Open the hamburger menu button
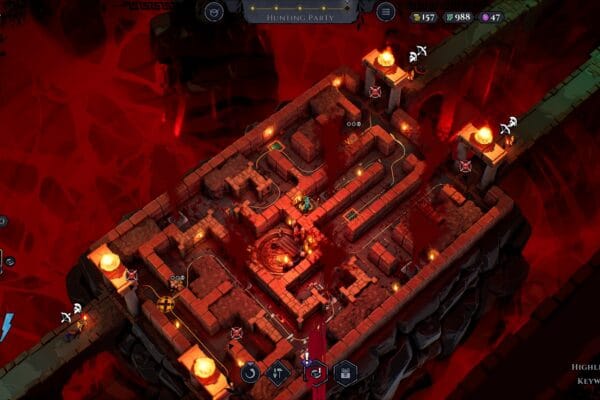600x400 pixels. coord(386,12)
